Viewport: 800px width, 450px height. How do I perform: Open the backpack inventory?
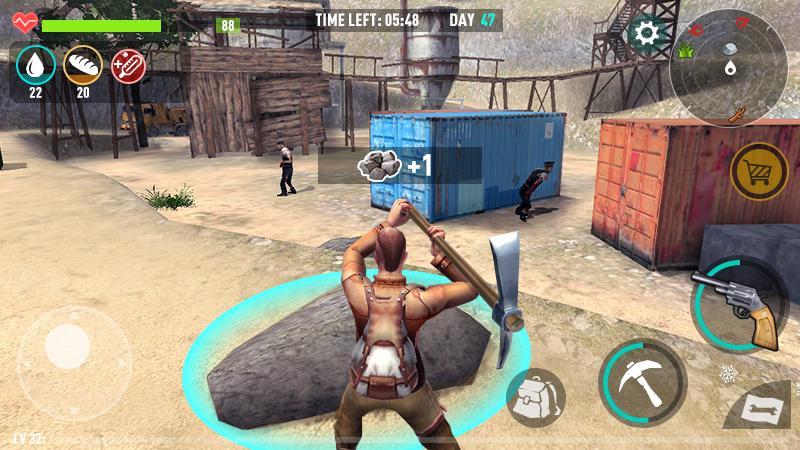coord(535,398)
